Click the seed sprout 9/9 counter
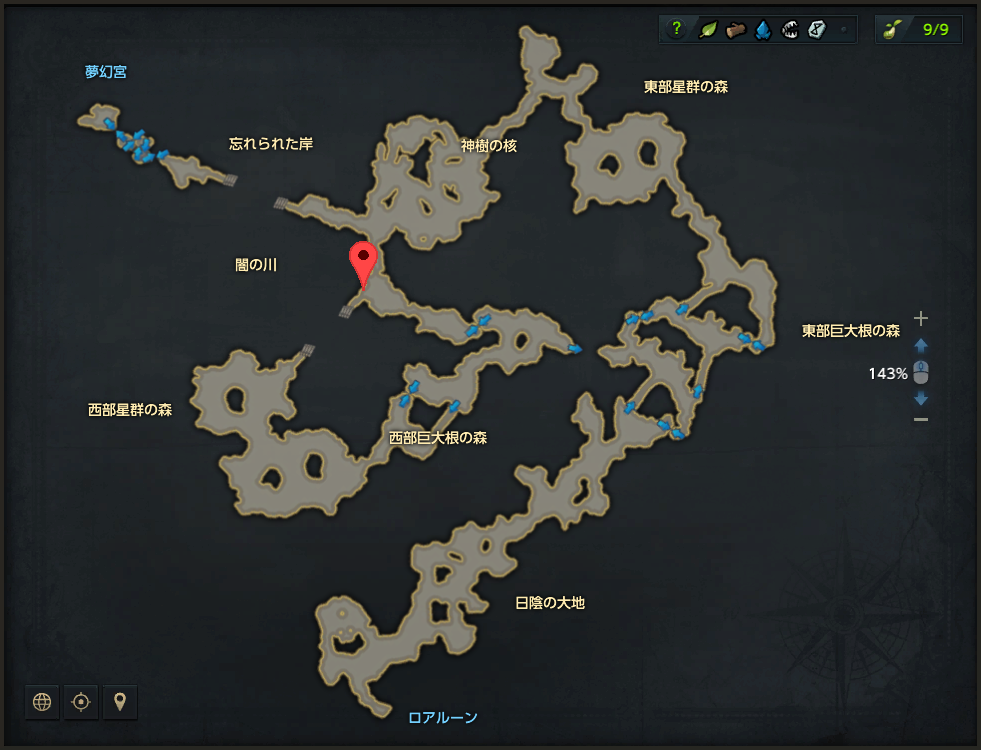Viewport: 981px width, 750px height. pyautogui.click(x=918, y=29)
